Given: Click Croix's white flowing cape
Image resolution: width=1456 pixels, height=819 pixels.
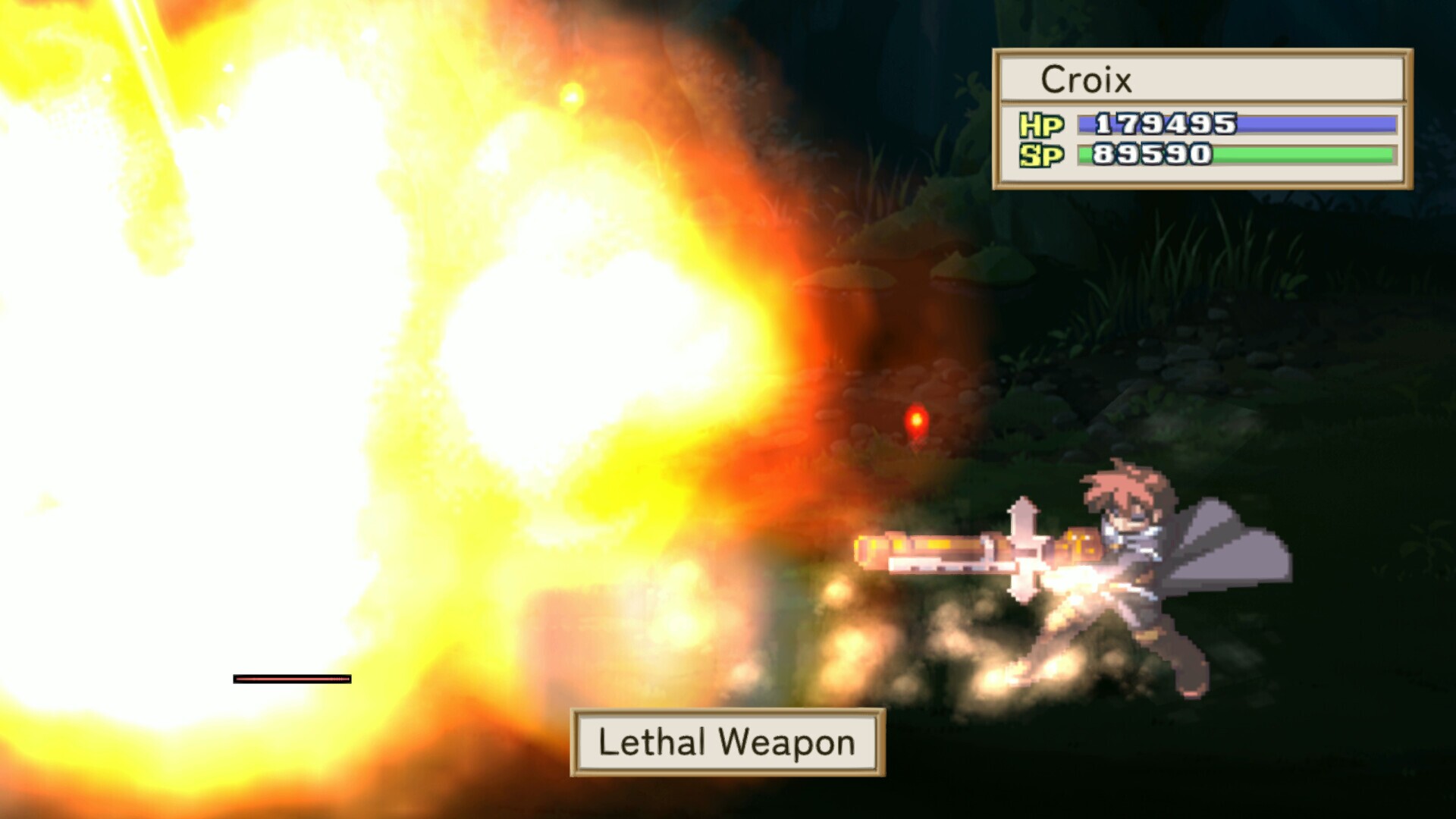Looking at the screenshot, I should tap(1236, 546).
